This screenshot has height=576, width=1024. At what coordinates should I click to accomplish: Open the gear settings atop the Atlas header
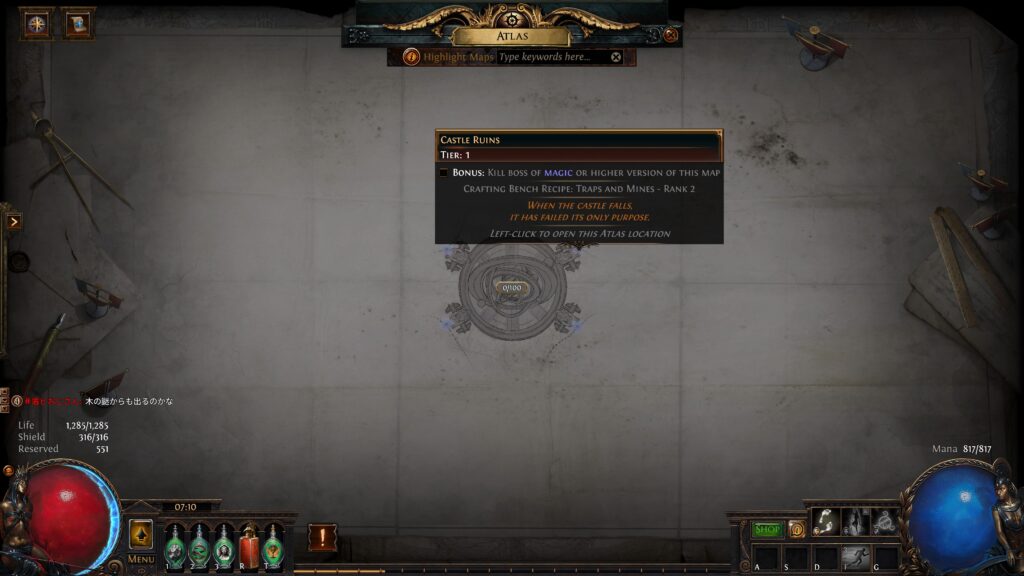click(512, 20)
